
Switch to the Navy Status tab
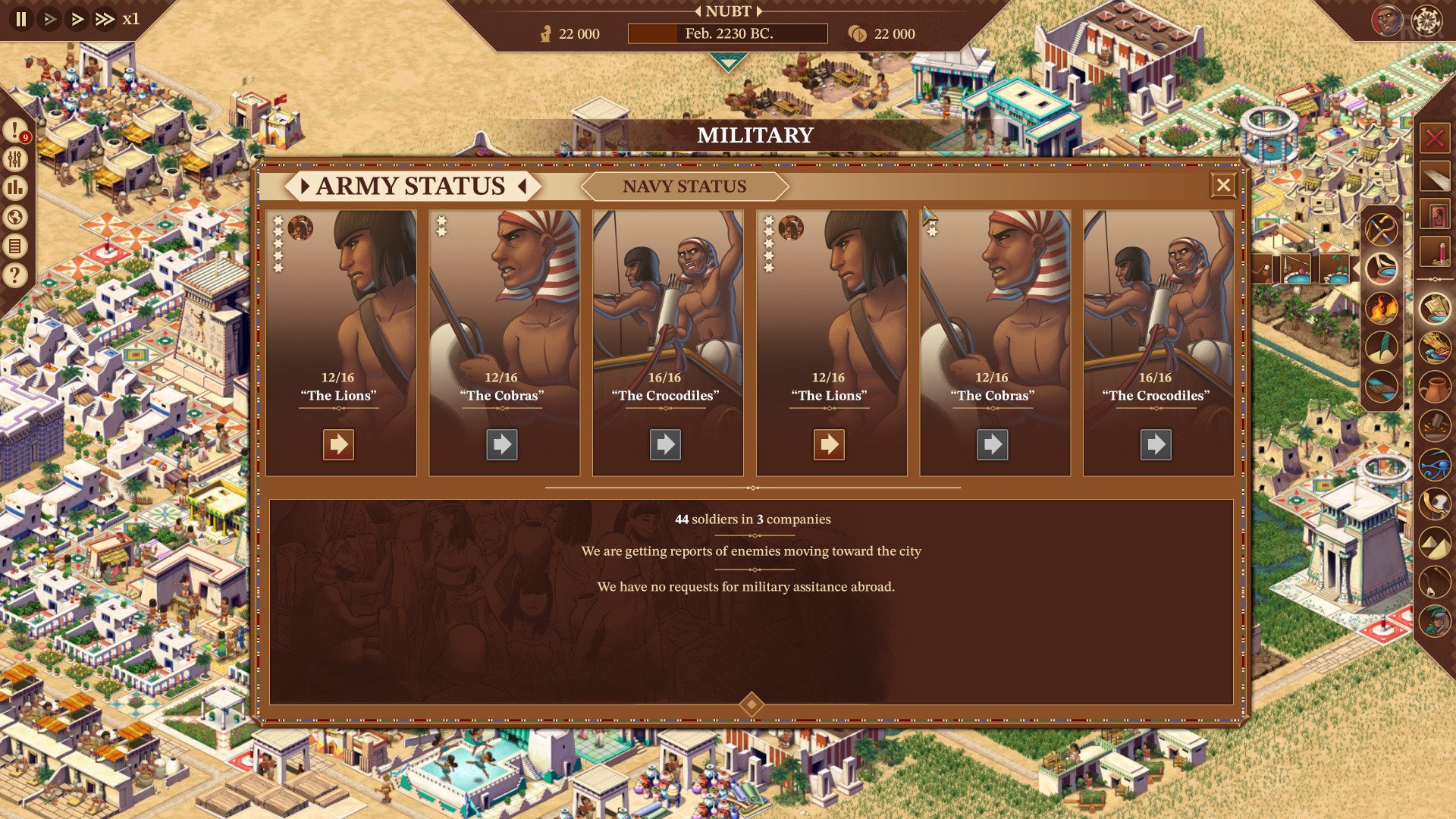point(684,186)
